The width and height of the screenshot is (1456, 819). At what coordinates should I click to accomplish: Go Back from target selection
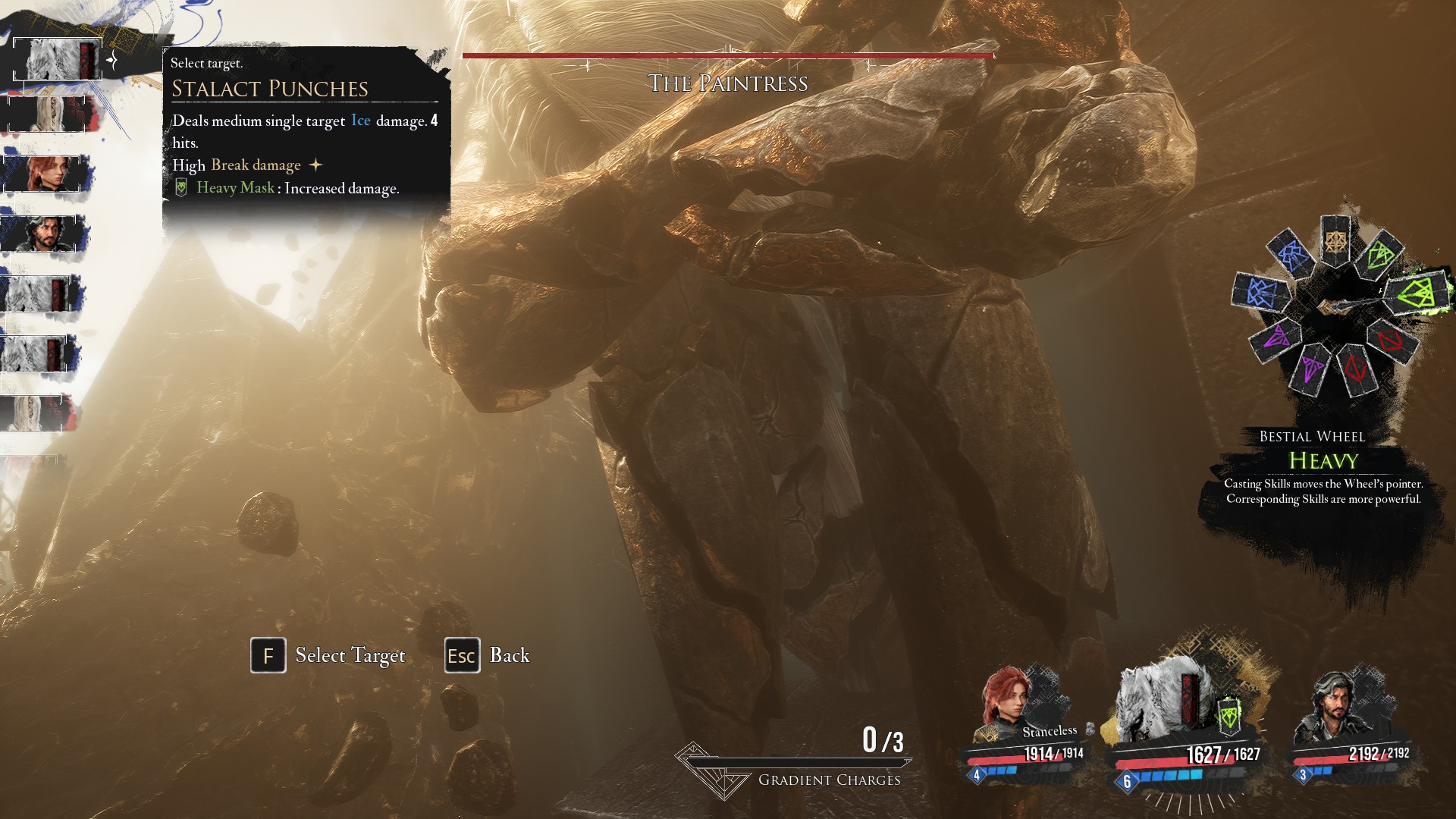tap(509, 655)
